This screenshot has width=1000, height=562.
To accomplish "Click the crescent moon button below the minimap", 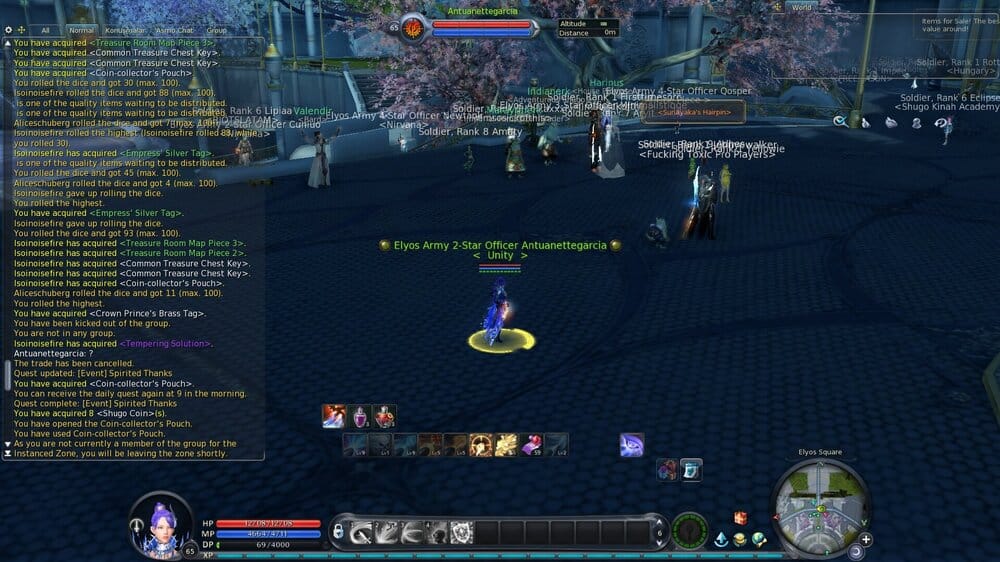I will coord(856,551).
